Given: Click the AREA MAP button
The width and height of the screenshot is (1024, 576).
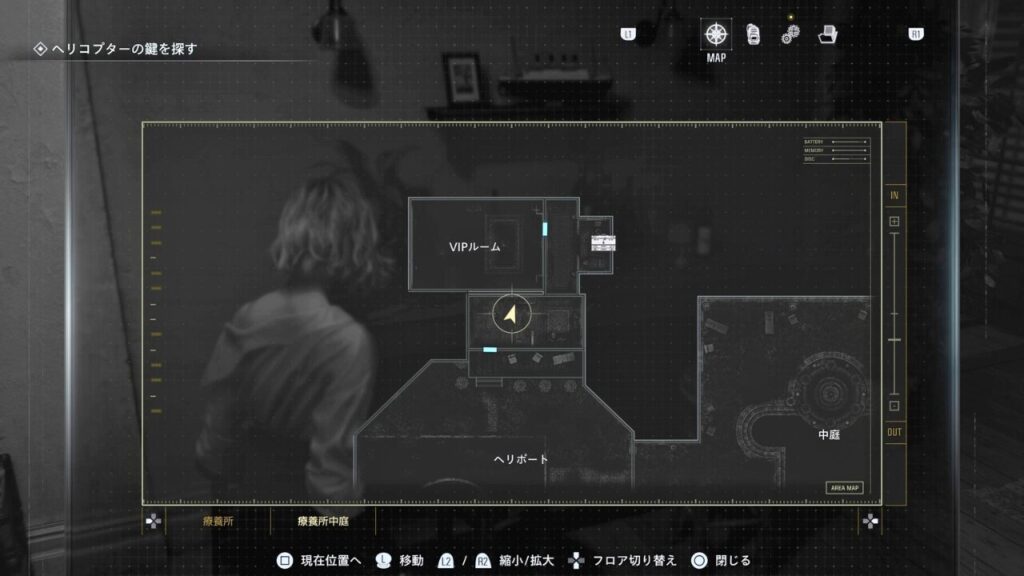Looking at the screenshot, I should (x=844, y=488).
